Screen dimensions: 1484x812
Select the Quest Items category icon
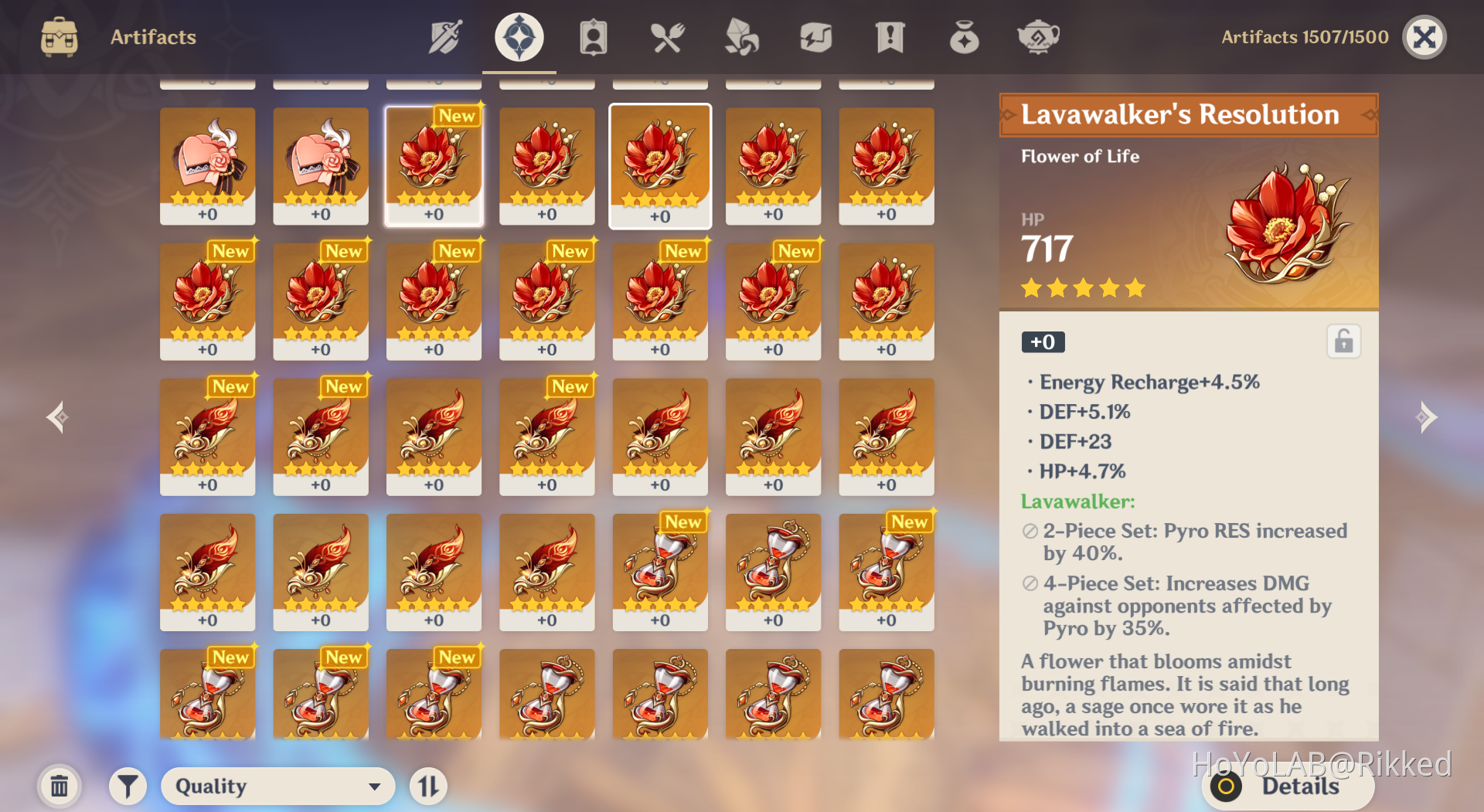(889, 36)
